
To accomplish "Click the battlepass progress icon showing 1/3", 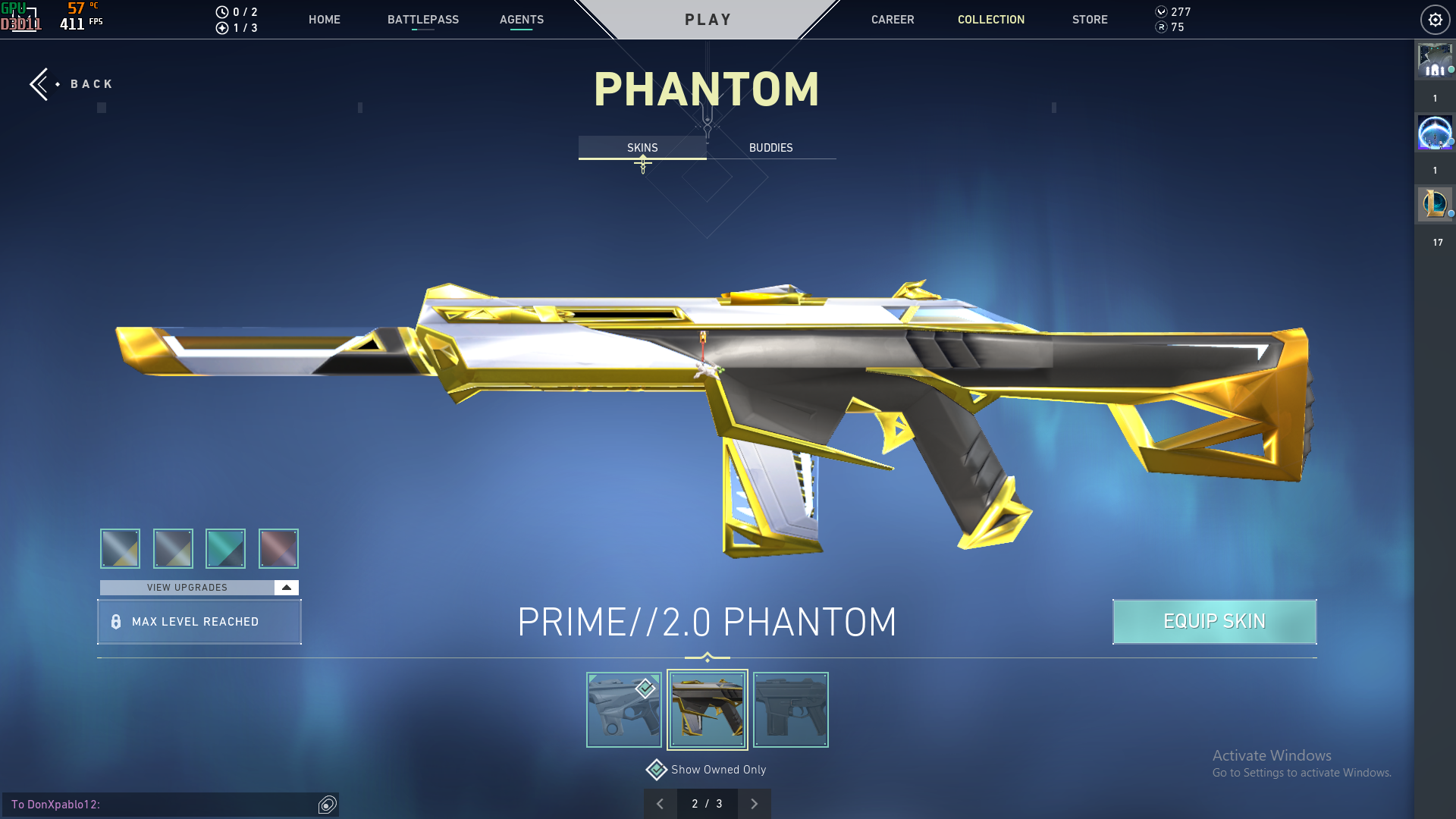I will [x=222, y=28].
